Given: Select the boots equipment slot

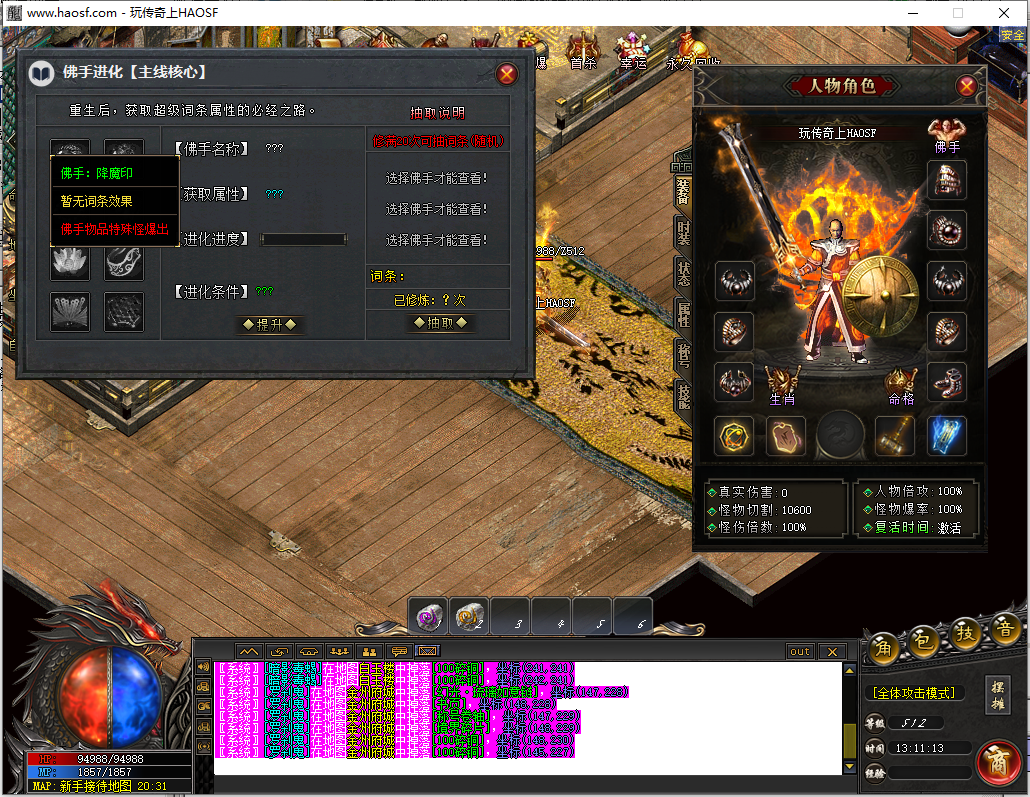Looking at the screenshot, I should click(946, 382).
